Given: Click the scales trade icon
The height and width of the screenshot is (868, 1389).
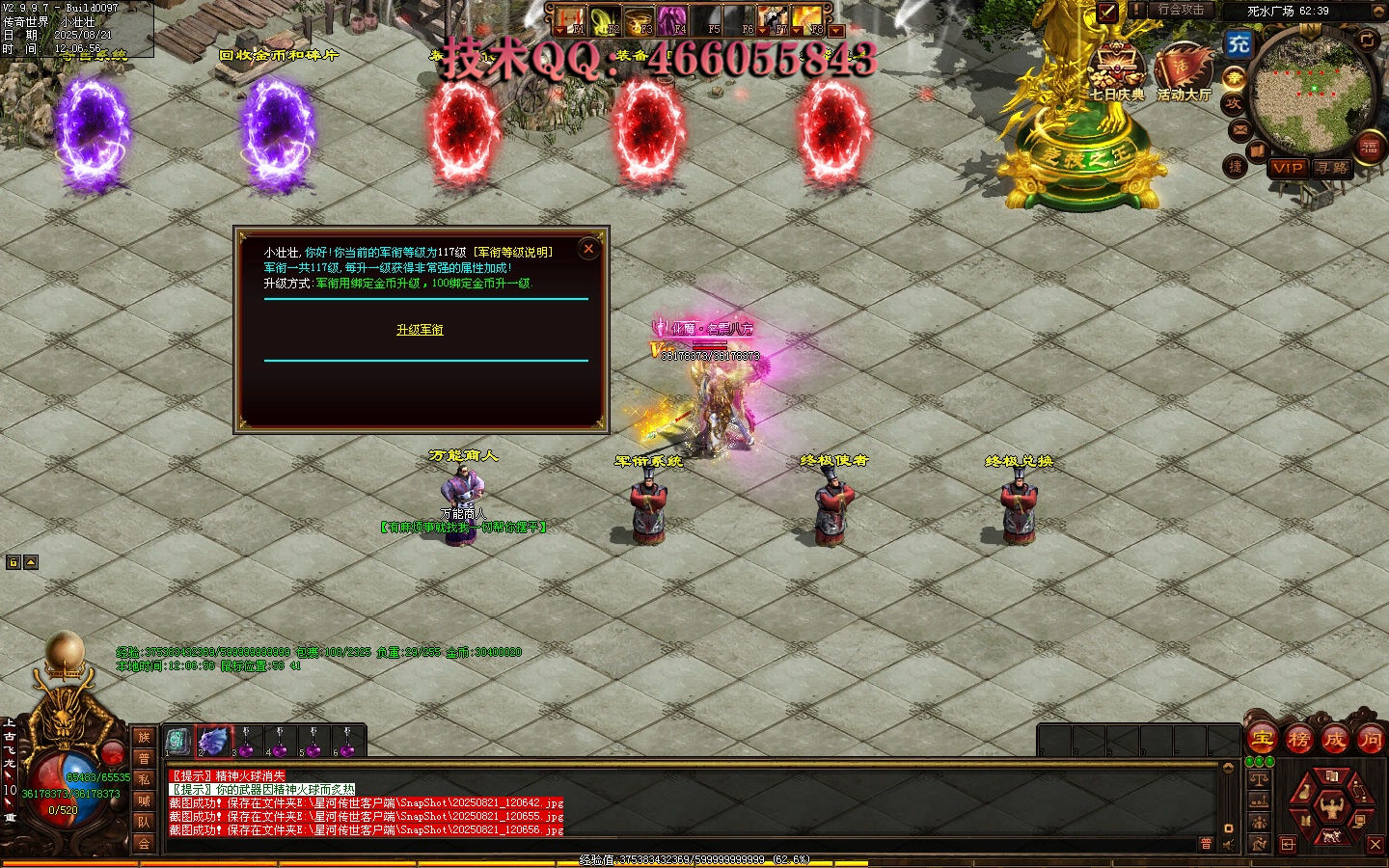Looking at the screenshot, I should click(1259, 777).
